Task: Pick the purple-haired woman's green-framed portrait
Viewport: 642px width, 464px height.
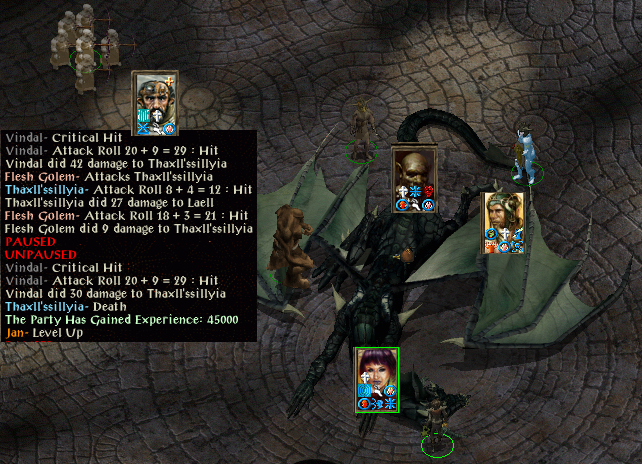Action: coord(377,367)
